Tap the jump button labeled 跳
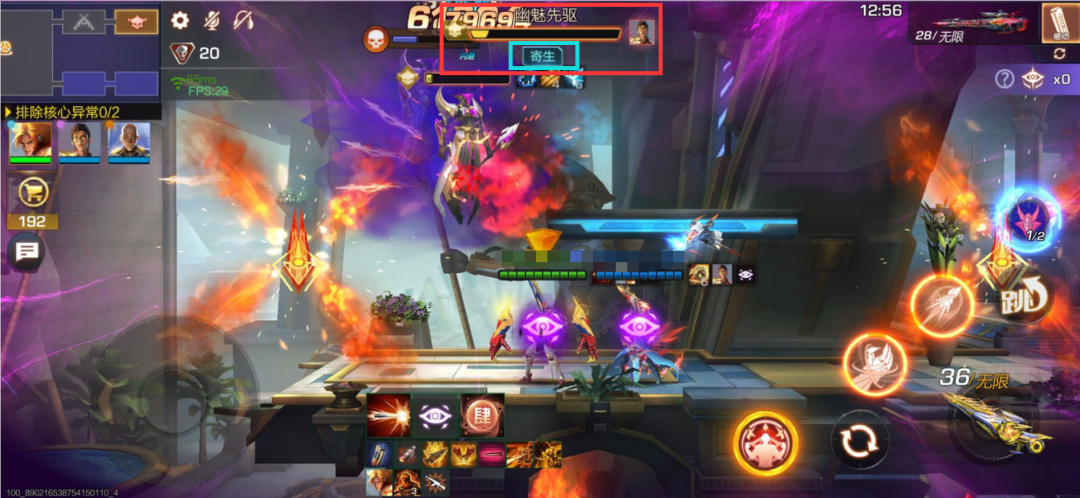Image resolution: width=1080 pixels, height=498 pixels. [x=1021, y=297]
